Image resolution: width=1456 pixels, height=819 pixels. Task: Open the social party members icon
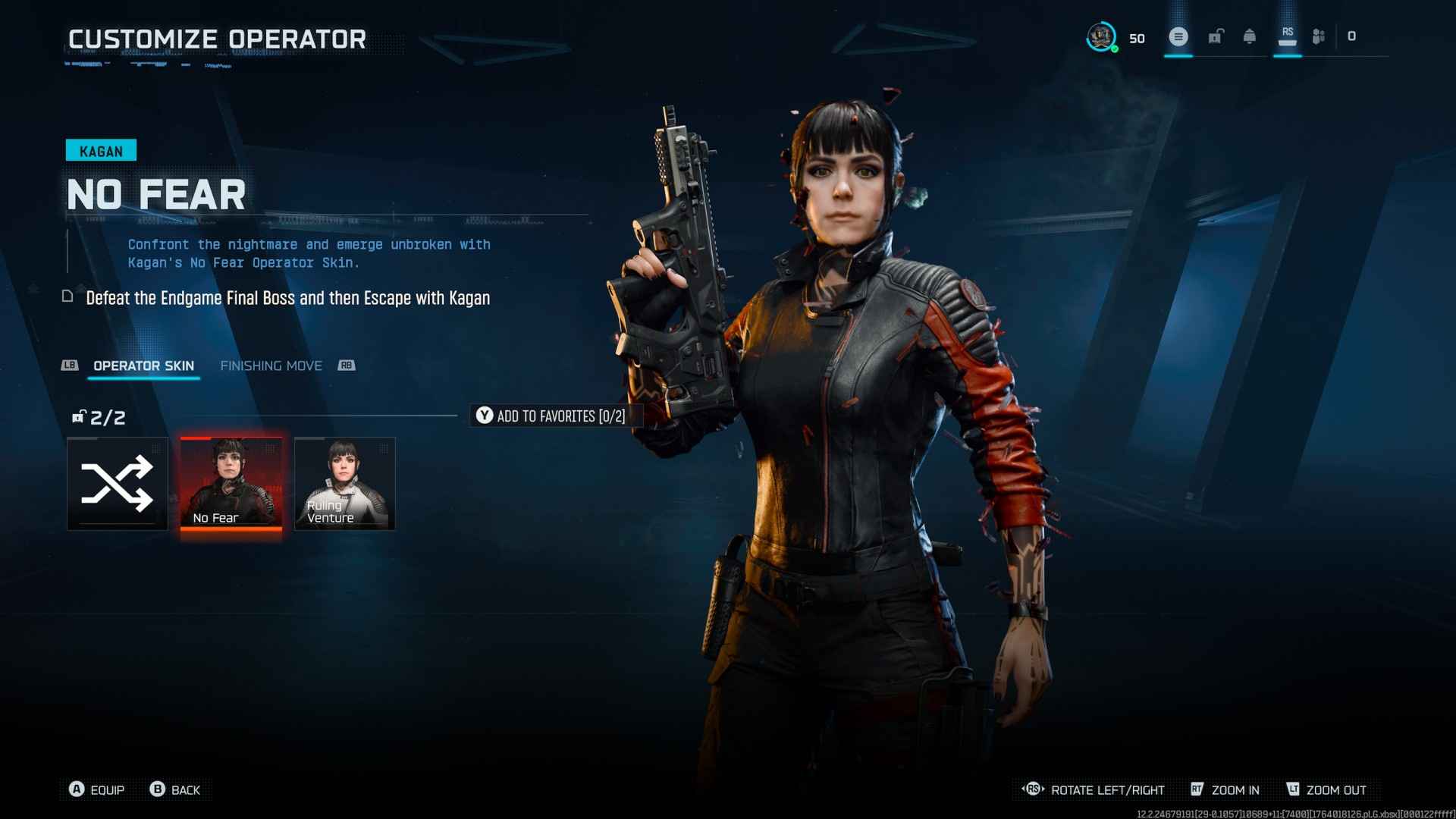click(1319, 36)
